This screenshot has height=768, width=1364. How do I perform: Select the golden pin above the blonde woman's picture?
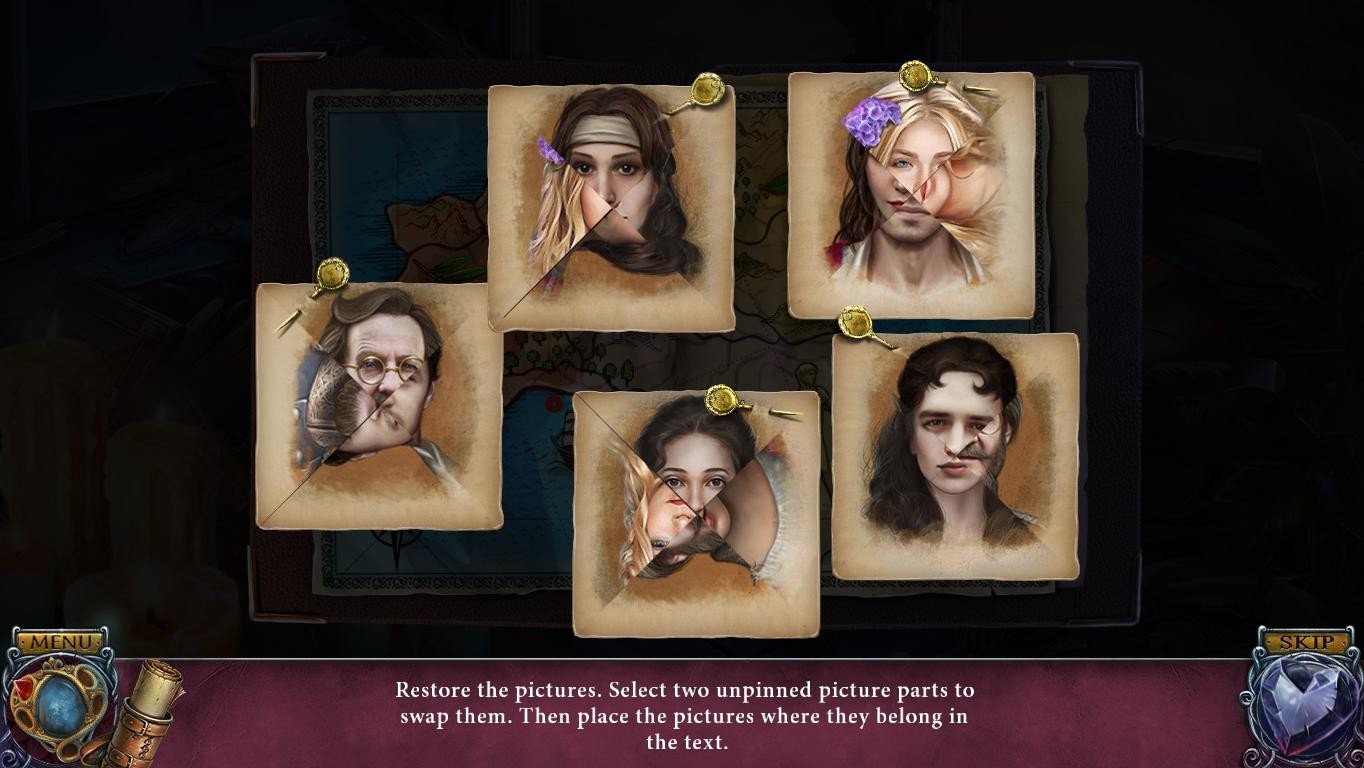tap(913, 76)
